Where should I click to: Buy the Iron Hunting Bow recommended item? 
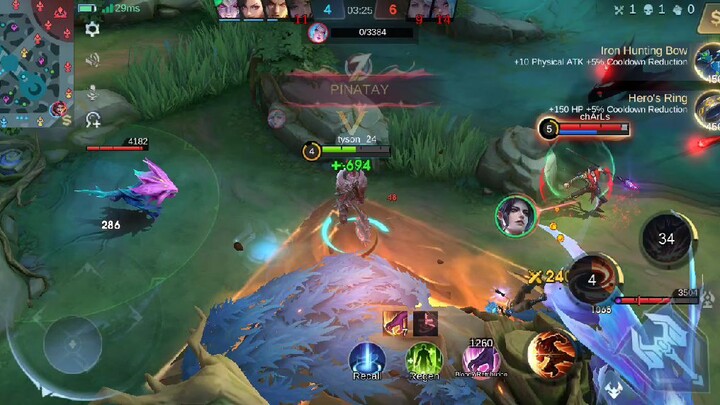click(706, 61)
